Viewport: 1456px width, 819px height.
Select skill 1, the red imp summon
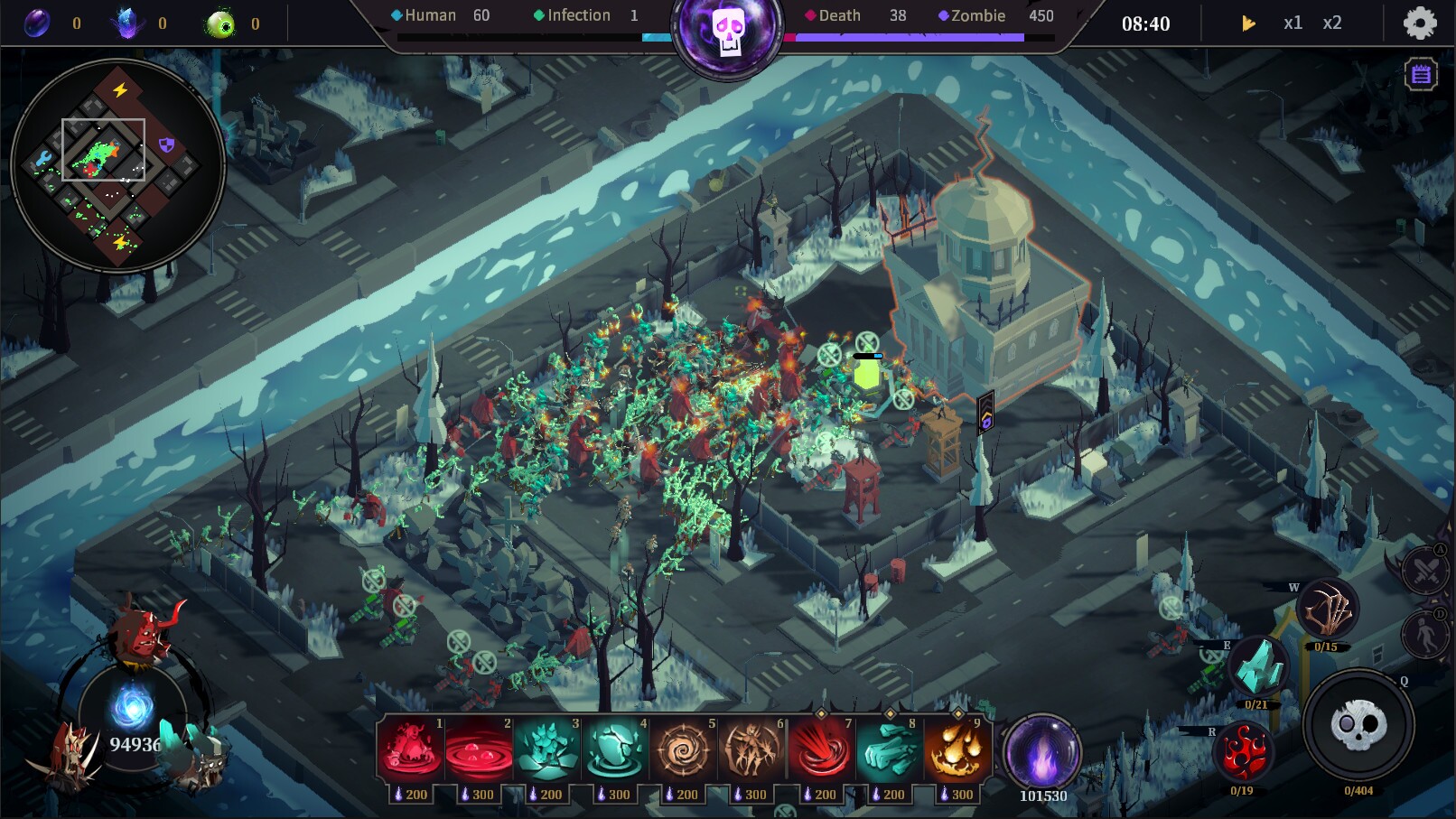coord(413,749)
